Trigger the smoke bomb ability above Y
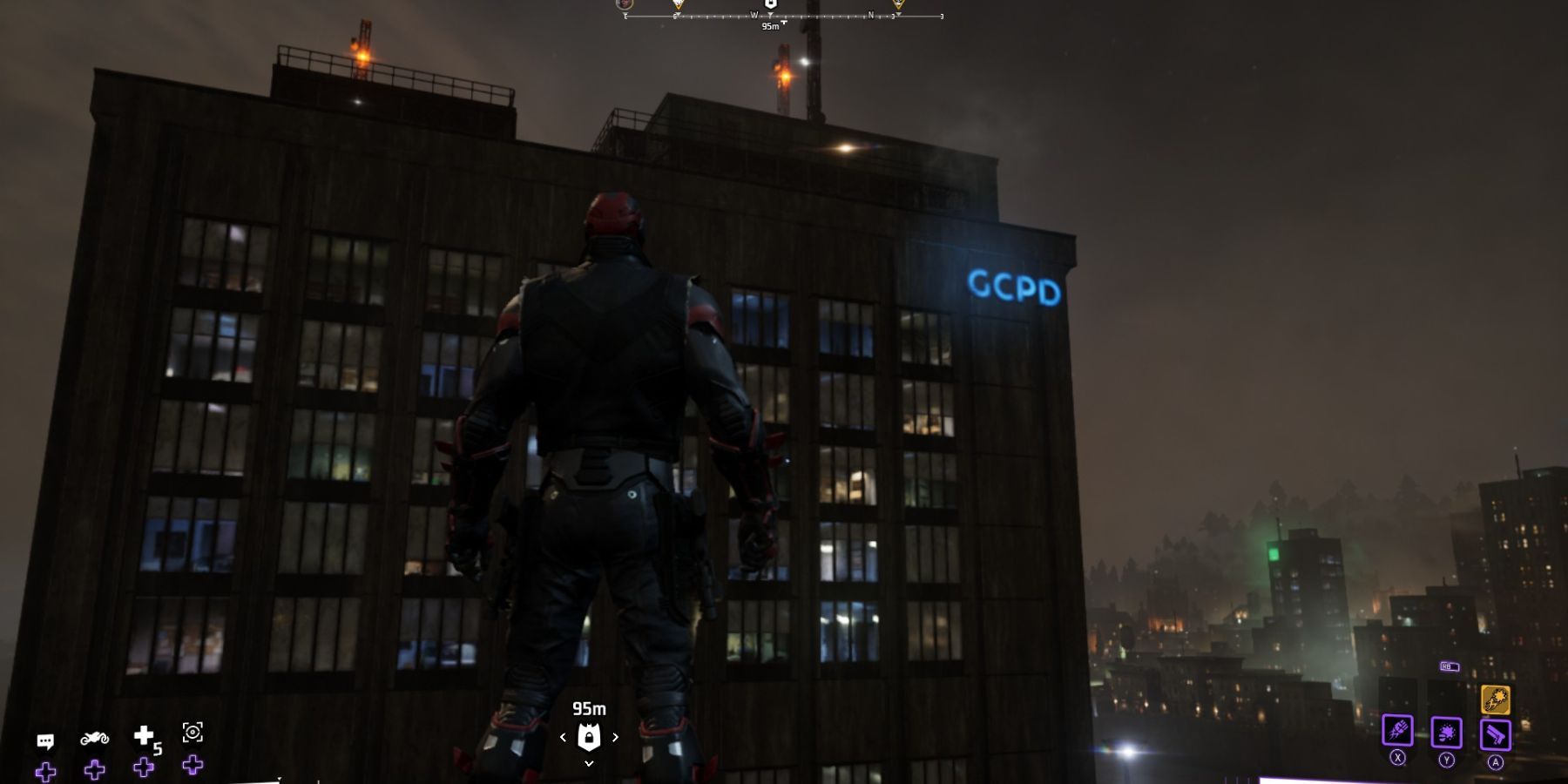Screen dimensions: 1568x784 point(1447,733)
